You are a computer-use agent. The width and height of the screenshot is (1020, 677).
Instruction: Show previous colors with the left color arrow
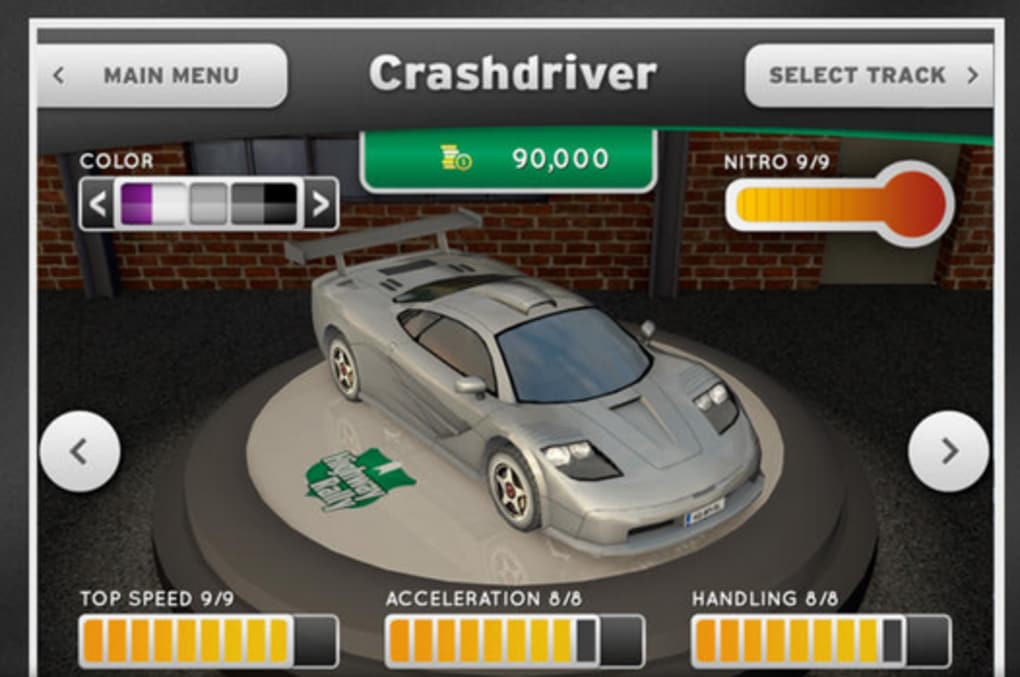[97, 204]
